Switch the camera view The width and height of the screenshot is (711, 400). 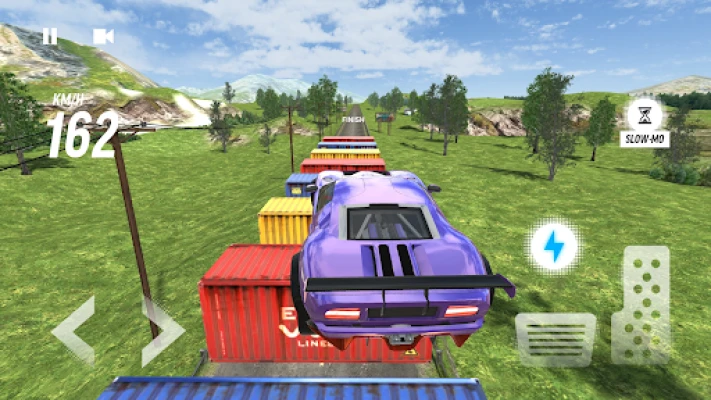coord(102,37)
